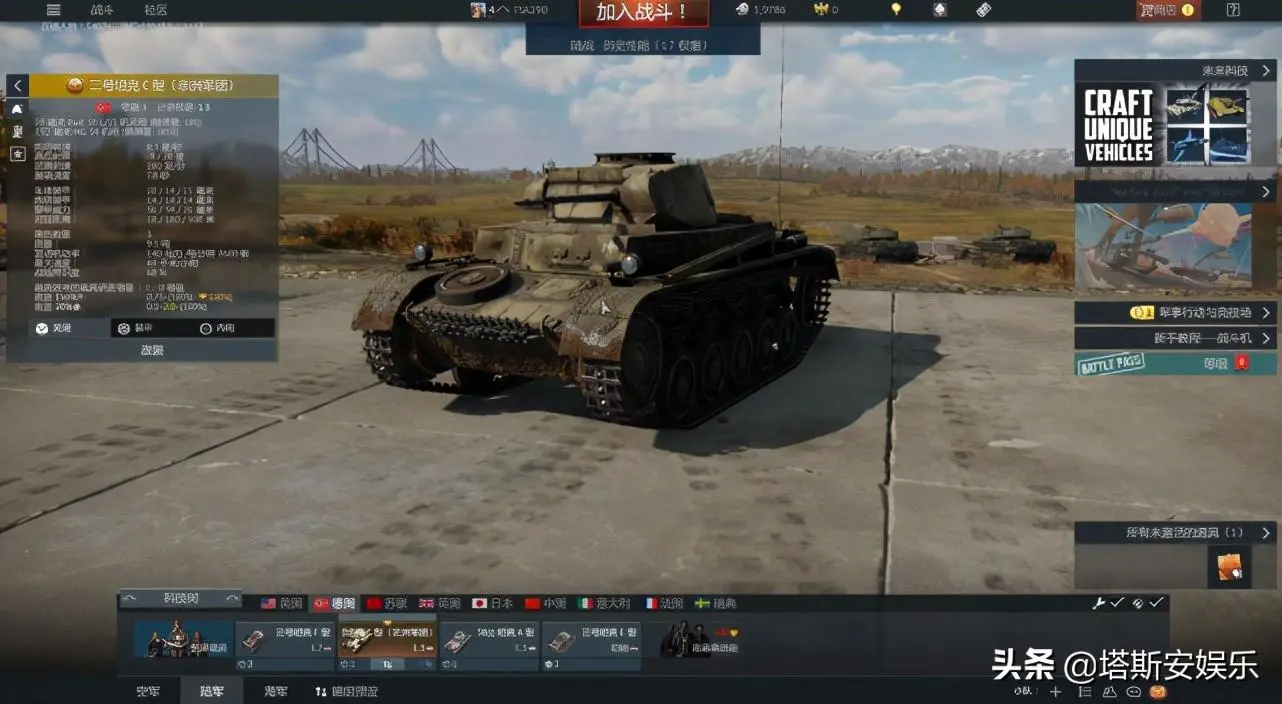The height and width of the screenshot is (704, 1282).
Task: Click the question mark help icon
Action: click(1233, 10)
